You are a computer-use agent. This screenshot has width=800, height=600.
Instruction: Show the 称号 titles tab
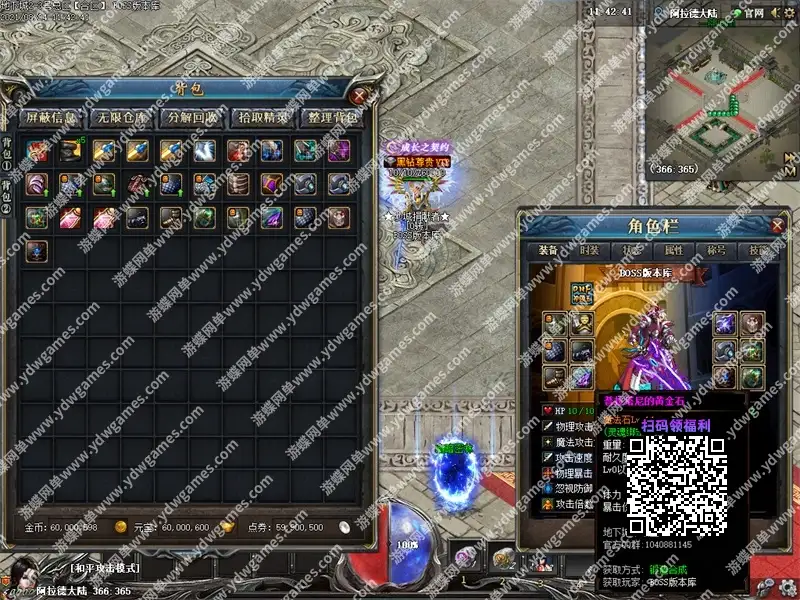pyautogui.click(x=716, y=251)
